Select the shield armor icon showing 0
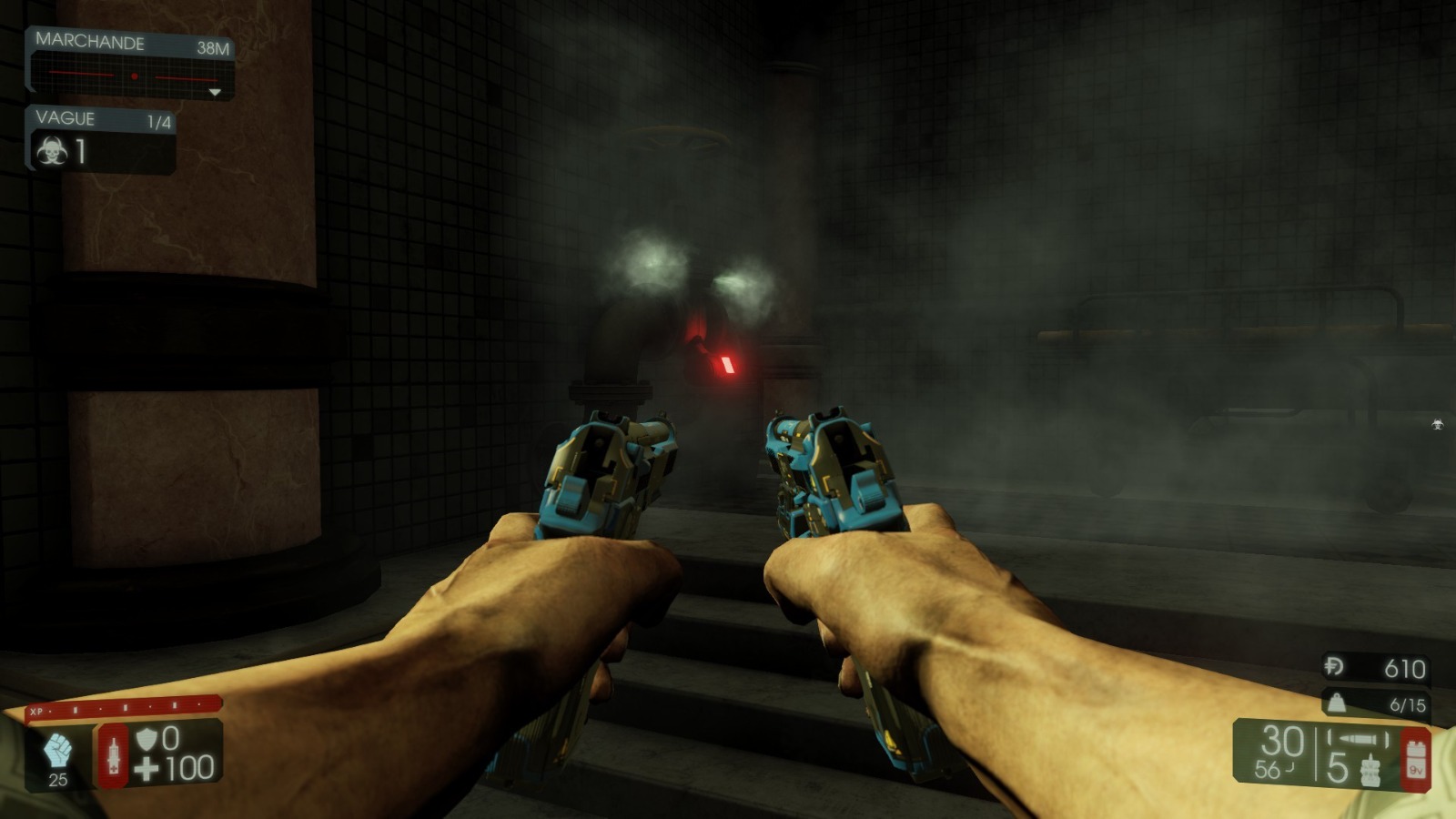The height and width of the screenshot is (819, 1456). (x=147, y=737)
